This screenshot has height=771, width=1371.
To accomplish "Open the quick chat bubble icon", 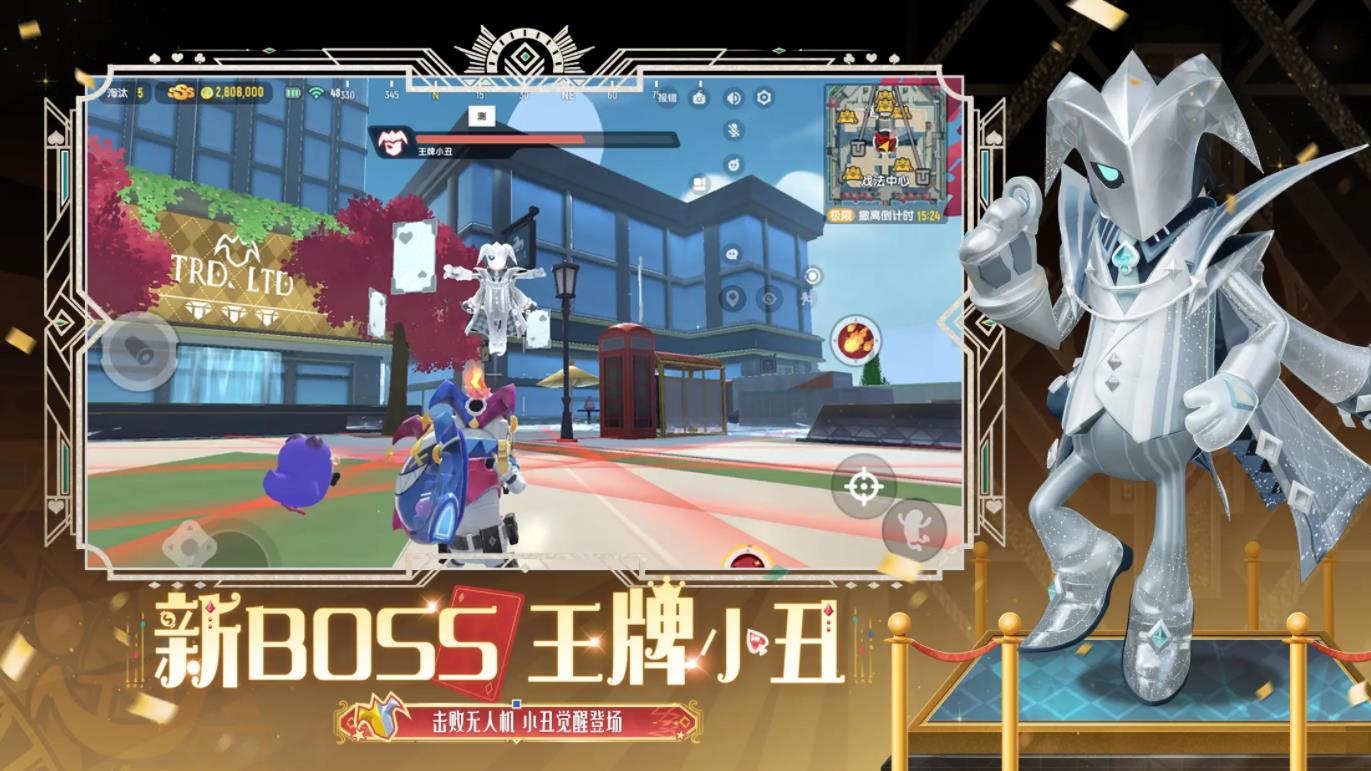I will tap(732, 254).
